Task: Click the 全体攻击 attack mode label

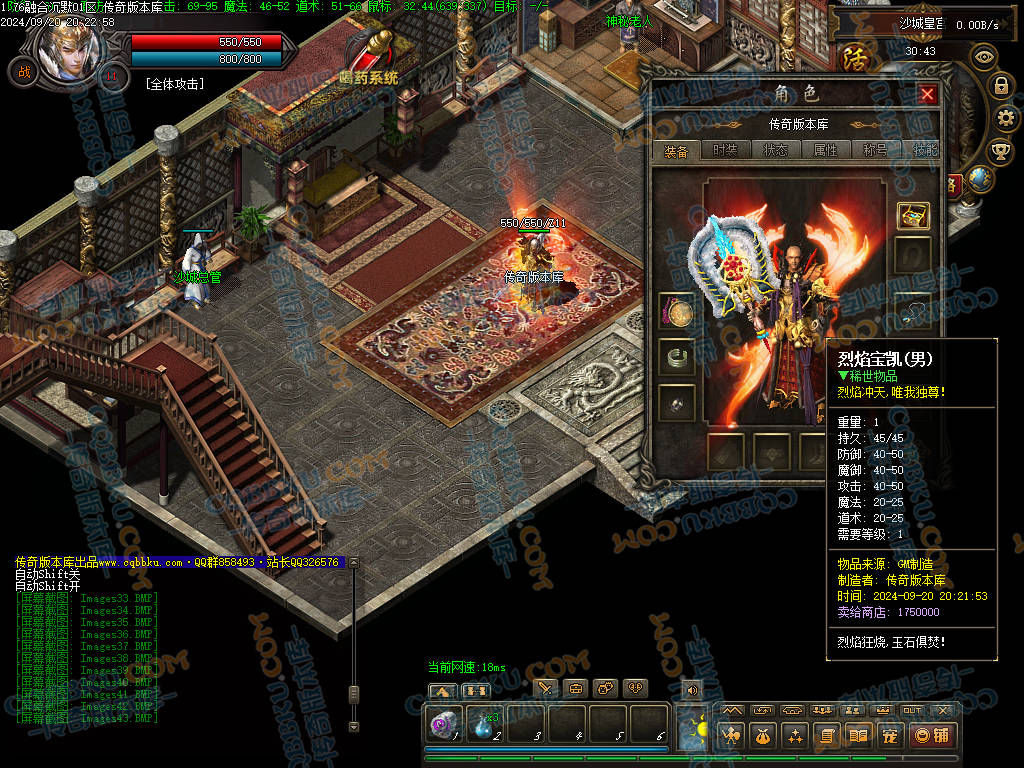Action: tap(174, 84)
